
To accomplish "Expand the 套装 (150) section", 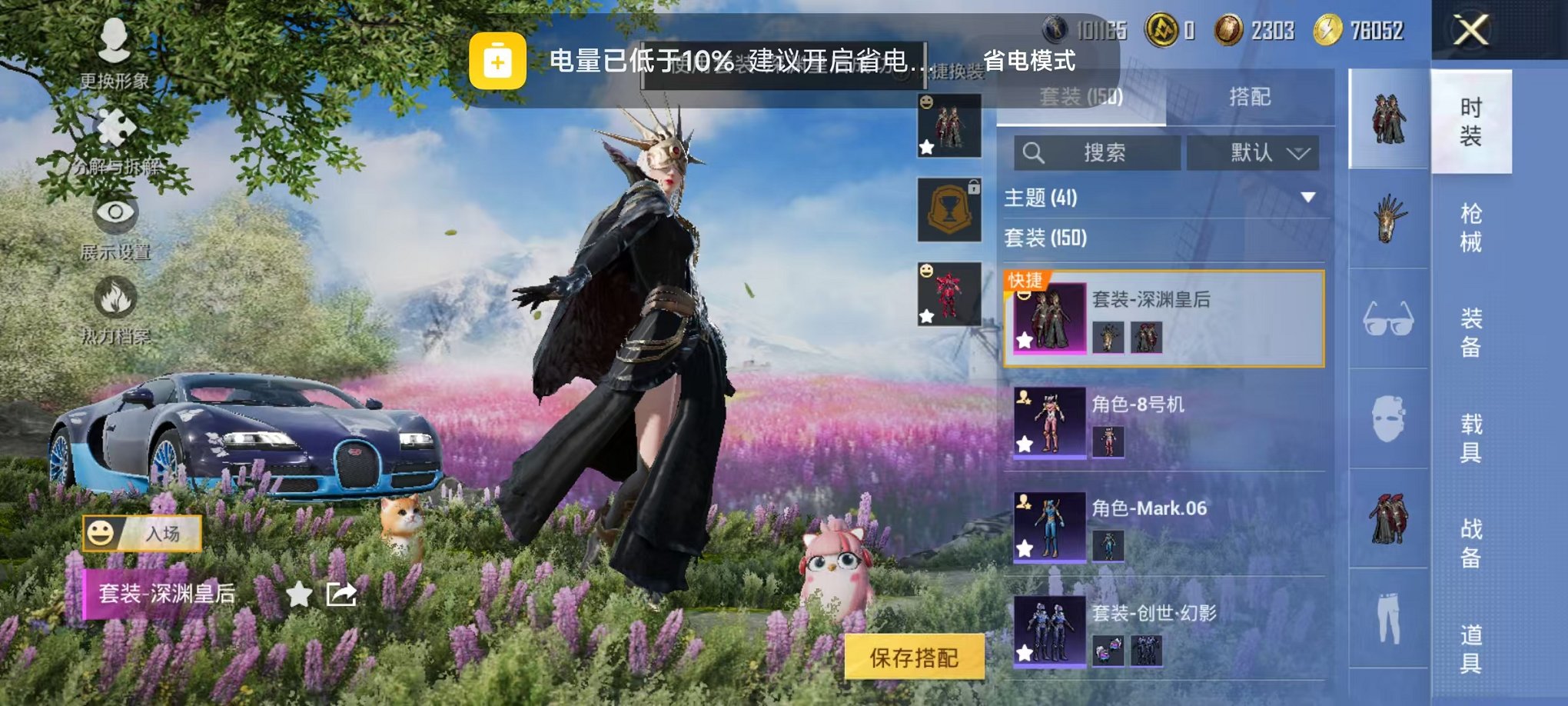I will click(1153, 240).
